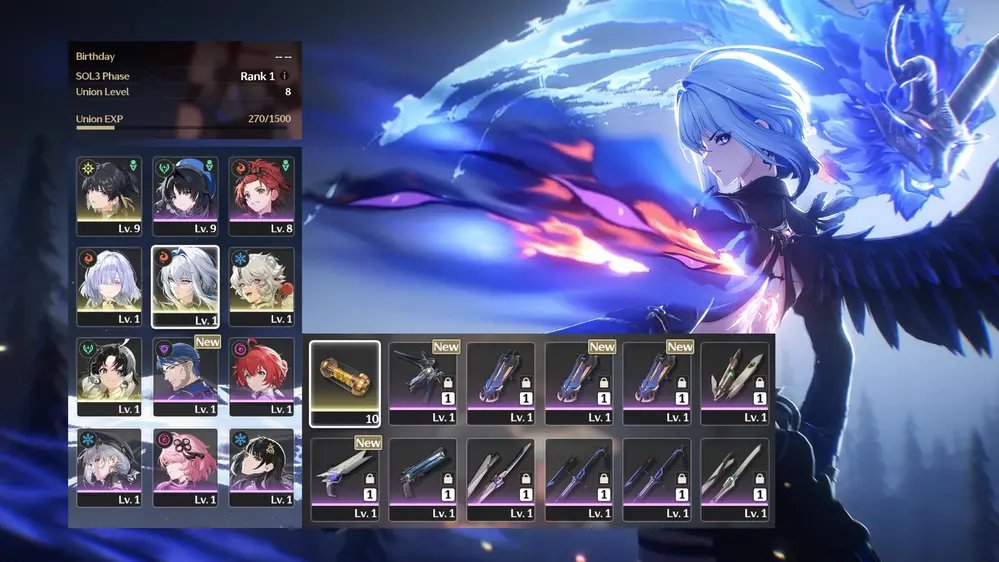Choose the dark blue pistol weapon slot
999x562 pixels.
pos(423,480)
